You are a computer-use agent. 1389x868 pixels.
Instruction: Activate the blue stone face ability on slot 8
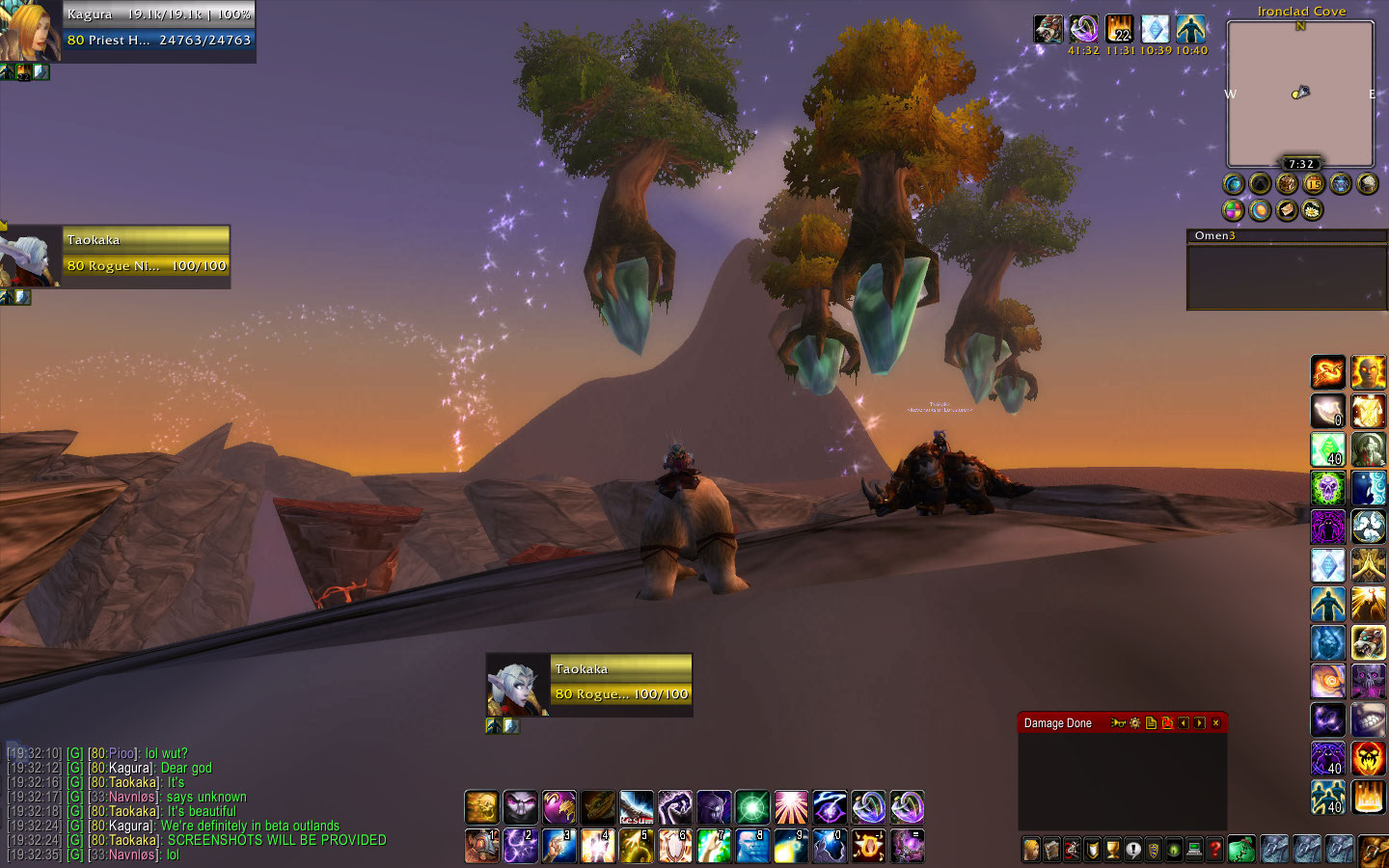pos(752,846)
